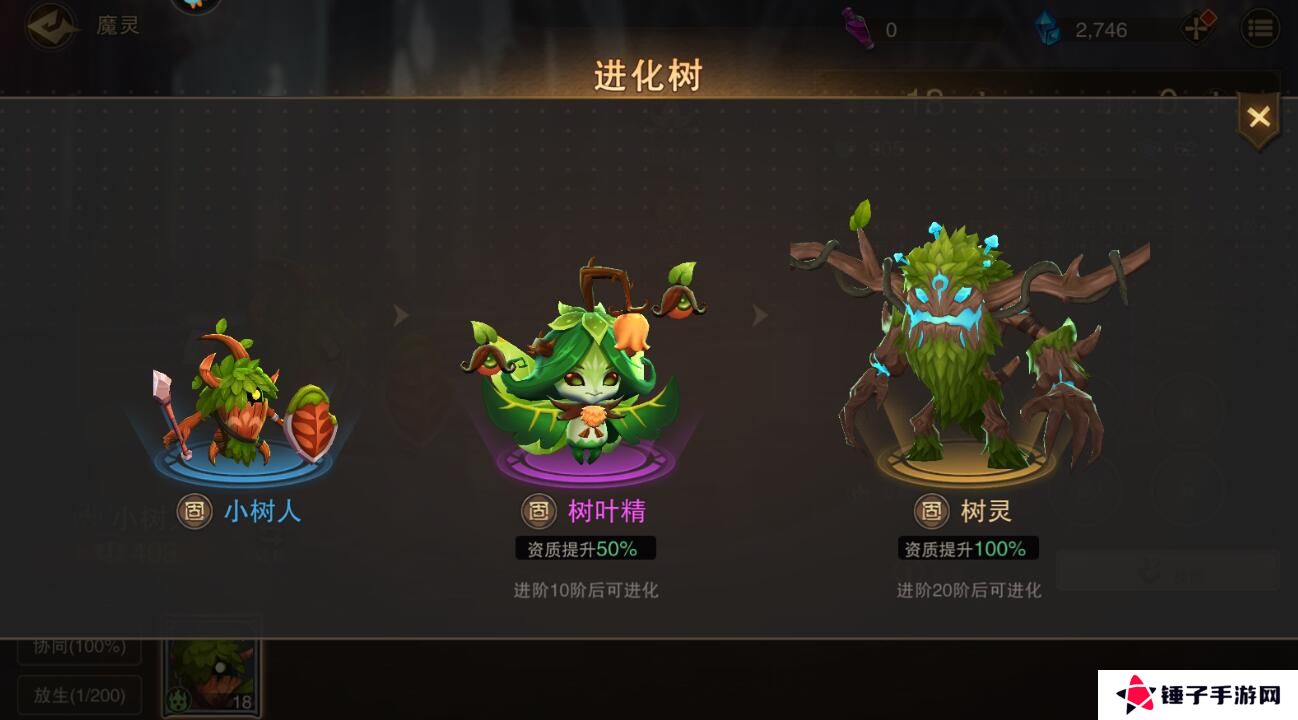Switch to the 进化树 title tab

pyautogui.click(x=648, y=73)
